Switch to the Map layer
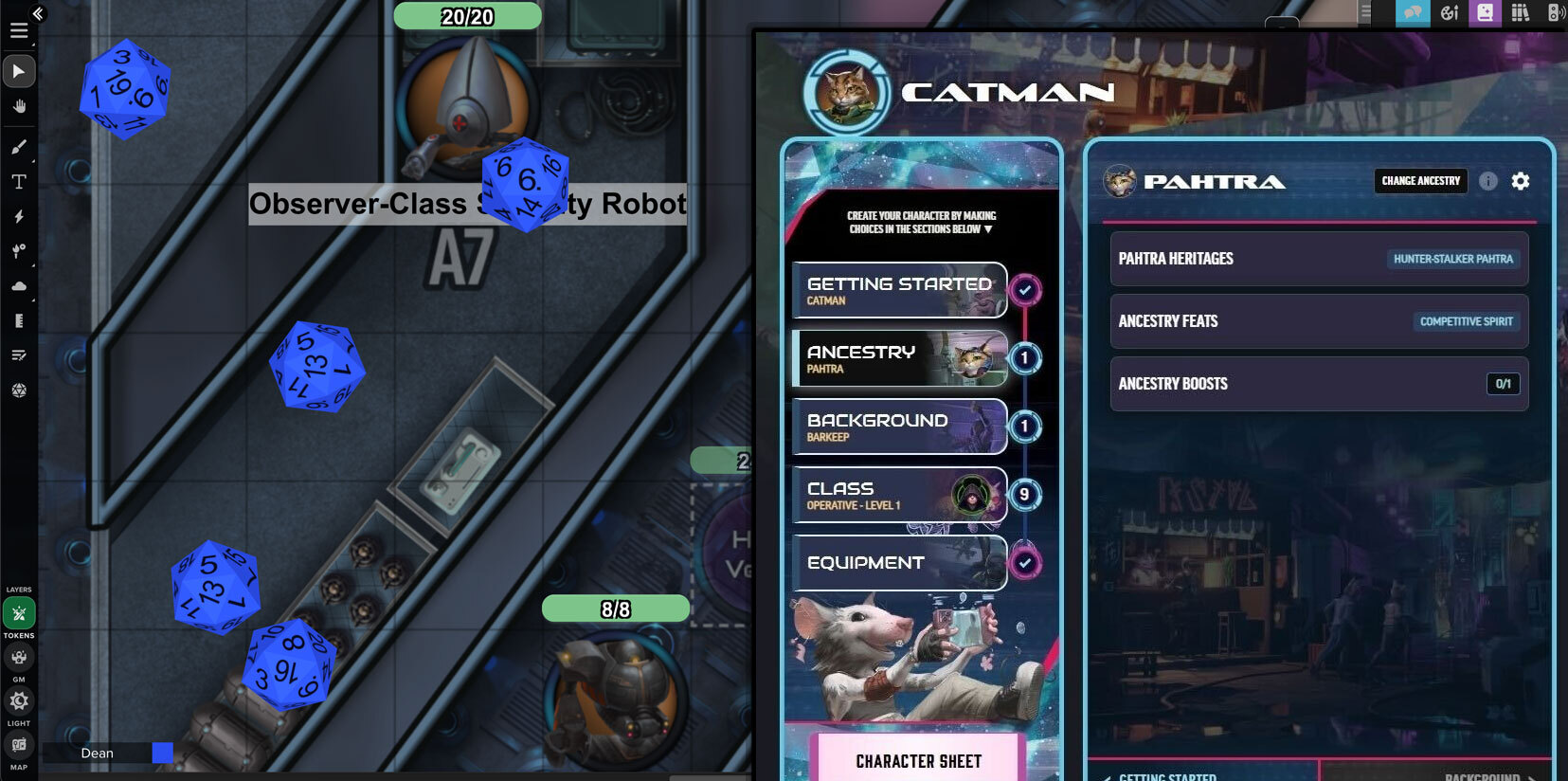The height and width of the screenshot is (781, 1568). [x=19, y=745]
